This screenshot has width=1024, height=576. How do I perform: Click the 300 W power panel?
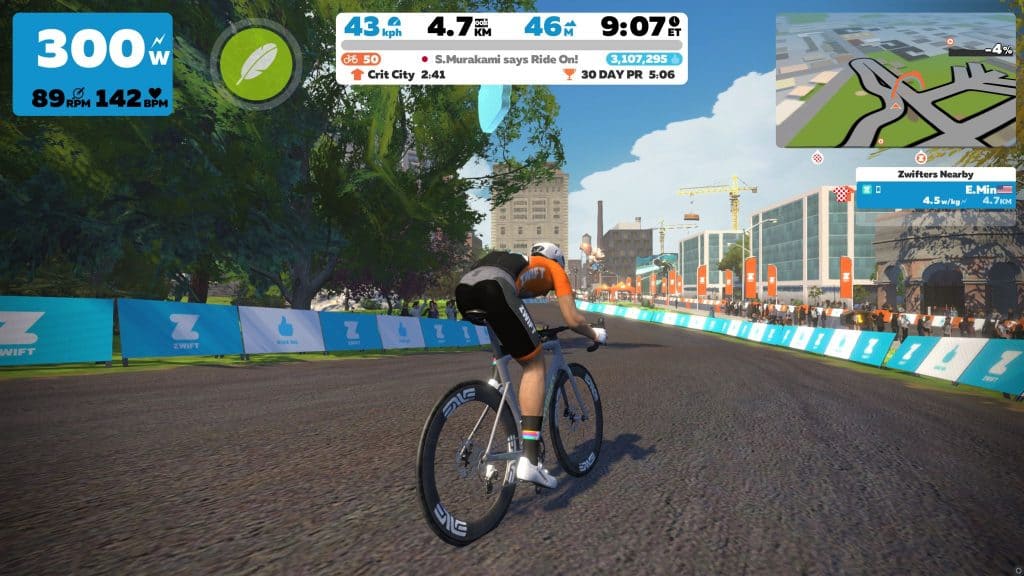click(92, 64)
